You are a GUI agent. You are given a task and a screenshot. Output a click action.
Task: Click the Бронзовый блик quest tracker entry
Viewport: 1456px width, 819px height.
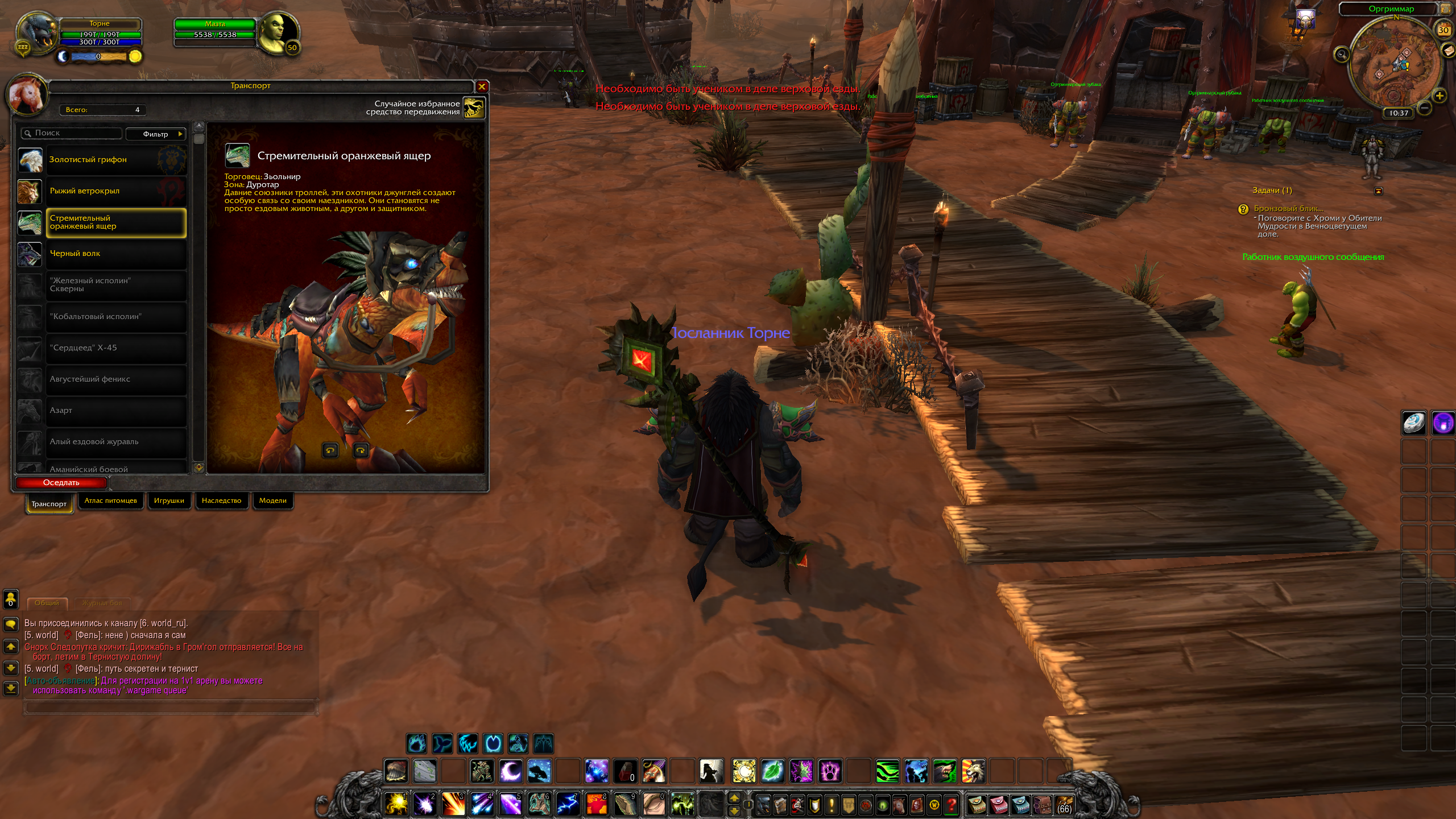click(x=1288, y=209)
